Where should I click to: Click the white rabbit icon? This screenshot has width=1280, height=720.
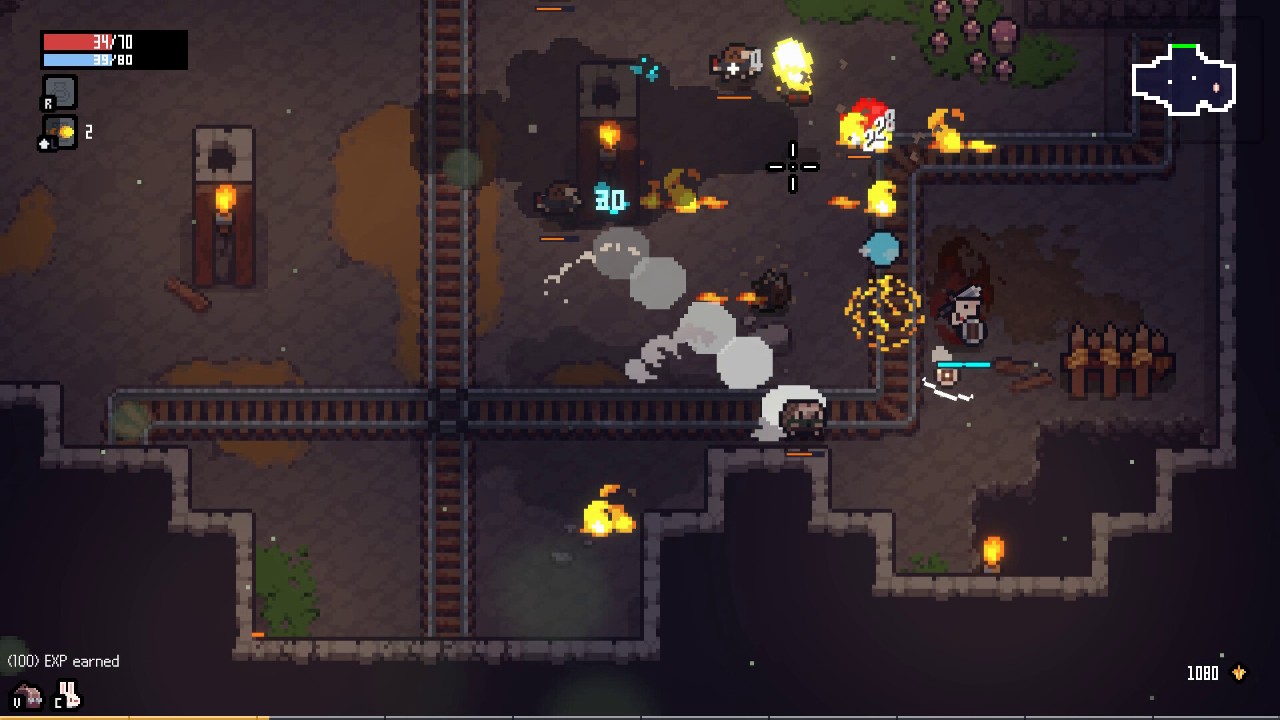click(x=69, y=695)
